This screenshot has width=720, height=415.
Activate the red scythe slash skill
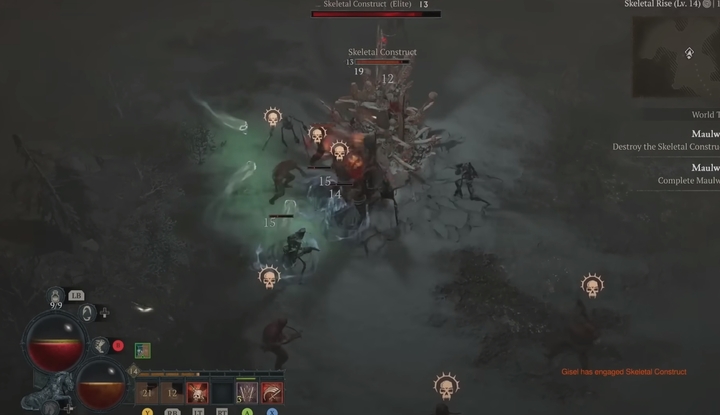pos(271,393)
